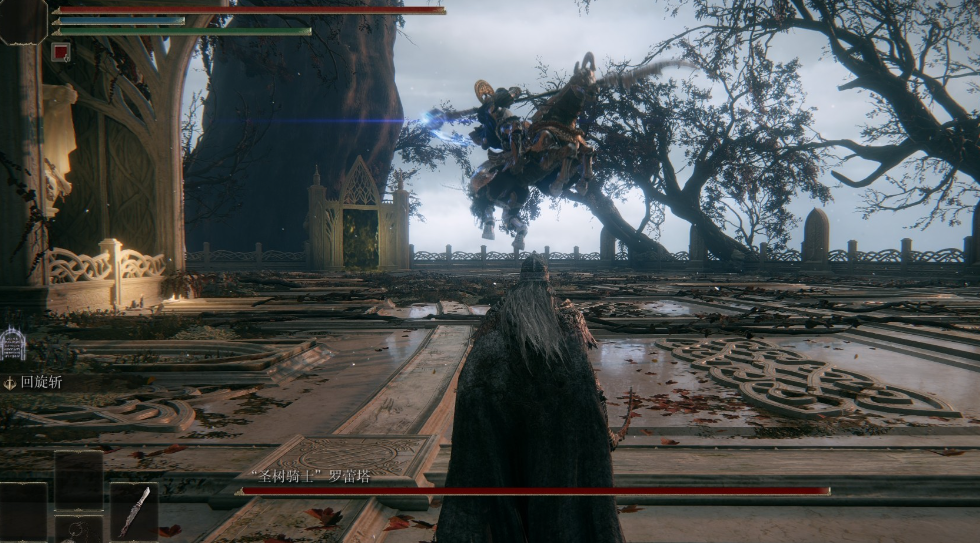Image resolution: width=980 pixels, height=543 pixels.
Task: Click the white gate-shaped icon
Action: coord(13,344)
